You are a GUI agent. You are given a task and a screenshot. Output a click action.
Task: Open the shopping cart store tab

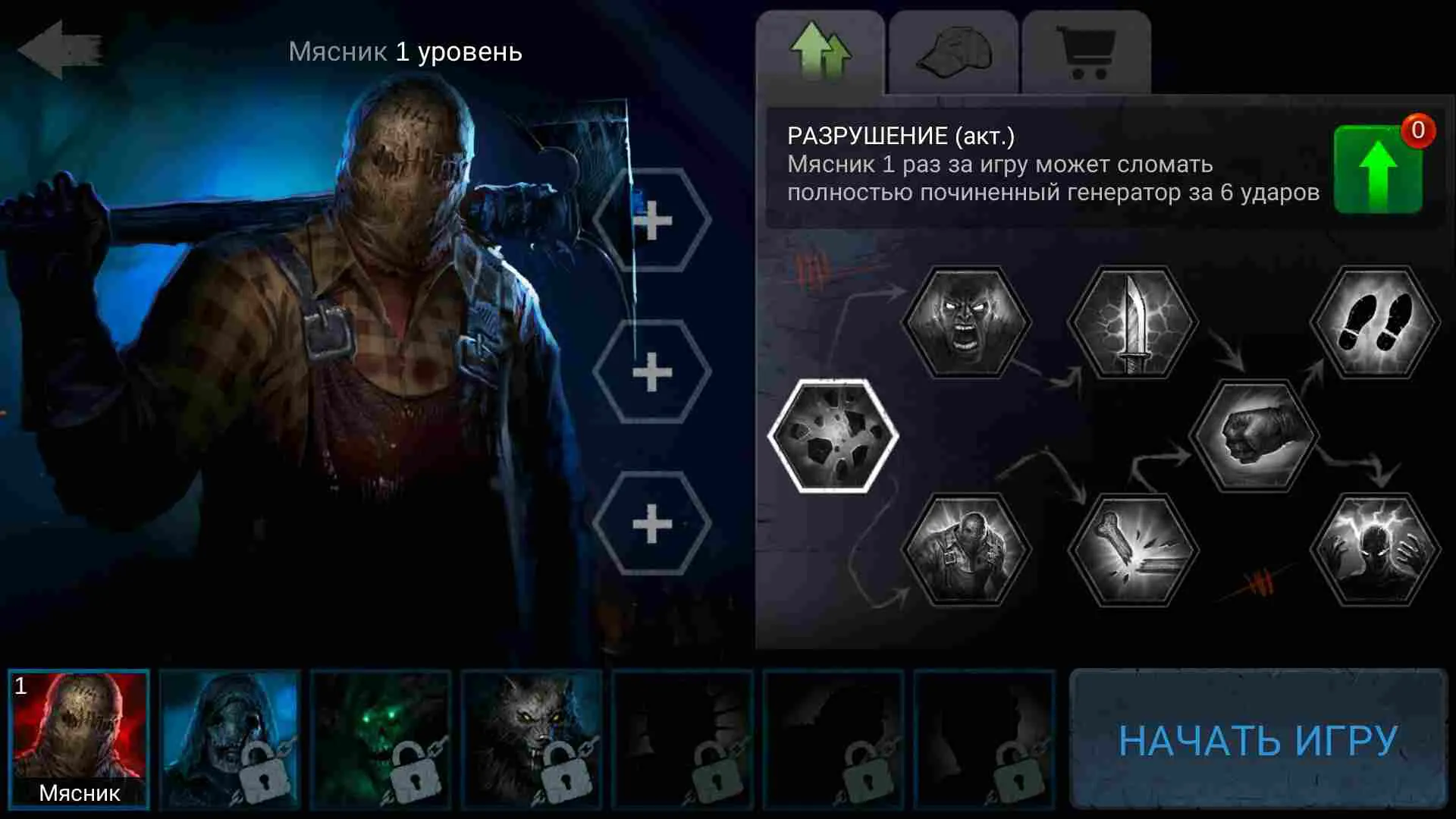pyautogui.click(x=1088, y=52)
